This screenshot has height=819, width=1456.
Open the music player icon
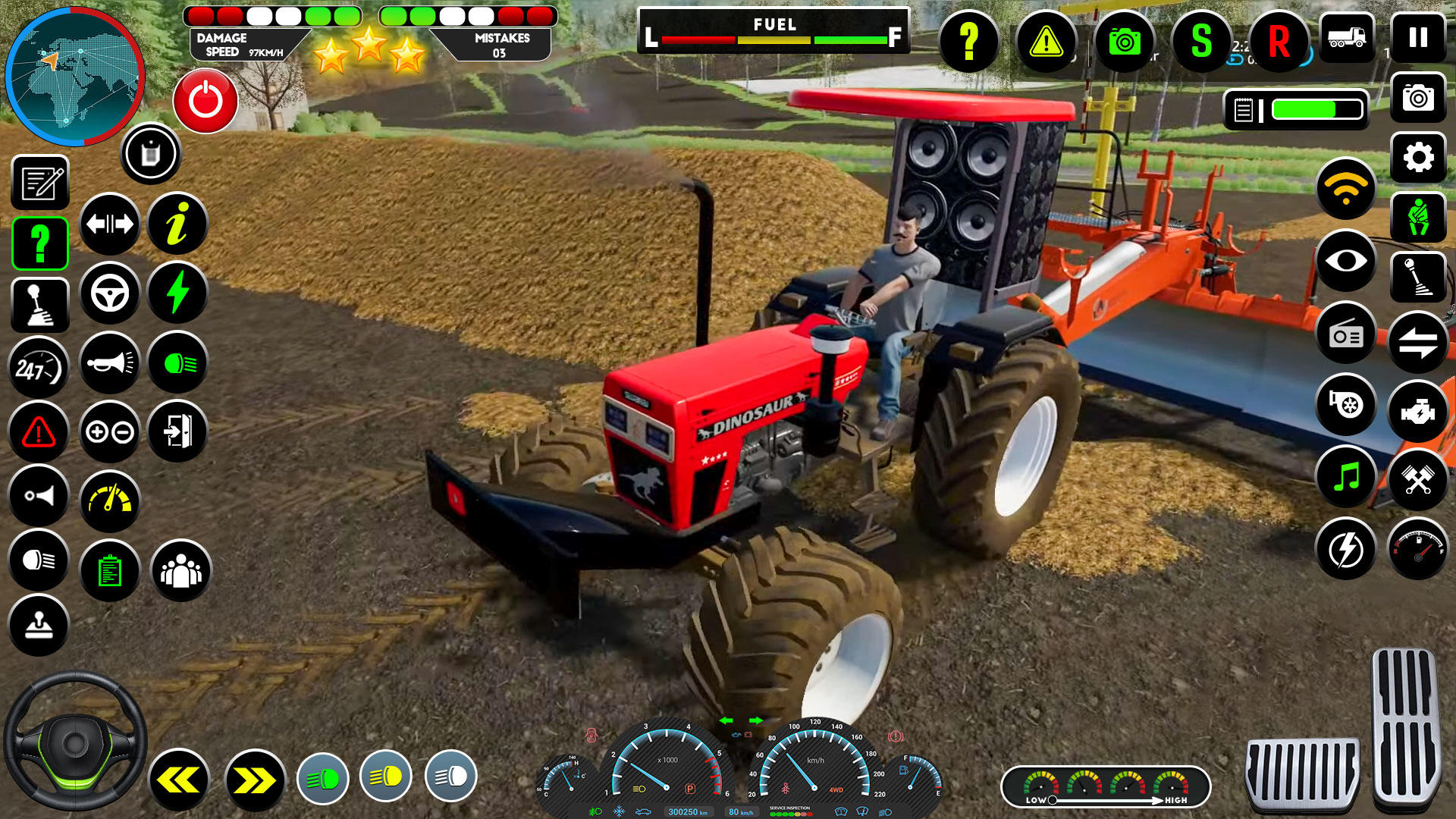coord(1345,478)
